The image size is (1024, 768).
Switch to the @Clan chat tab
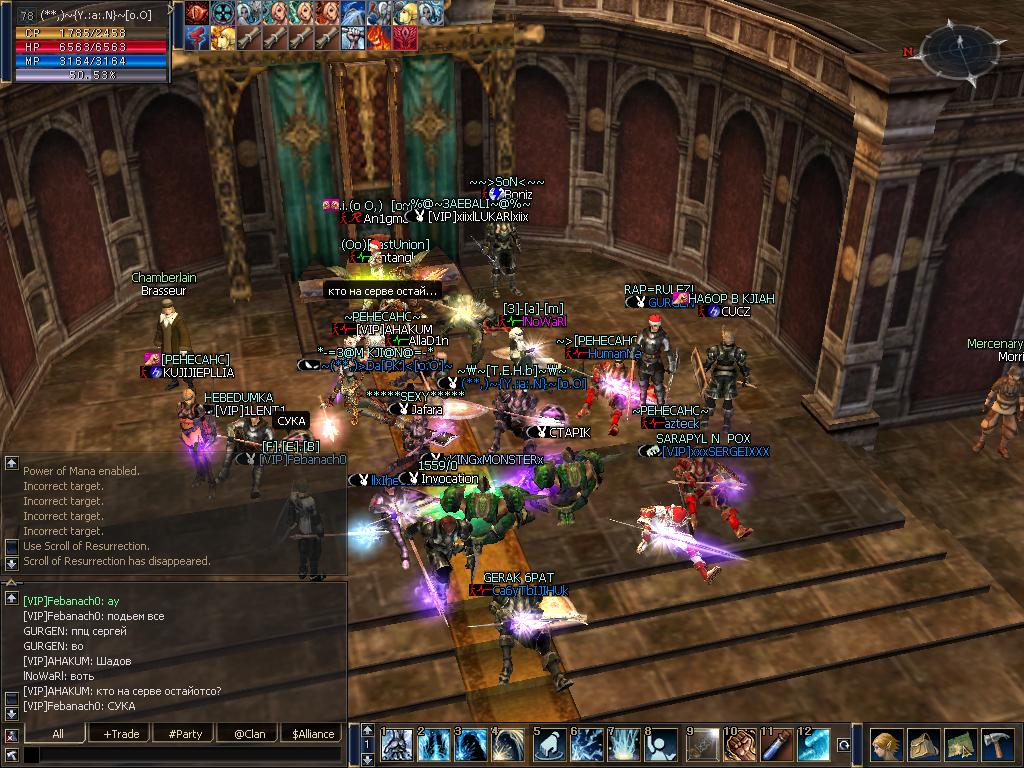click(x=248, y=733)
